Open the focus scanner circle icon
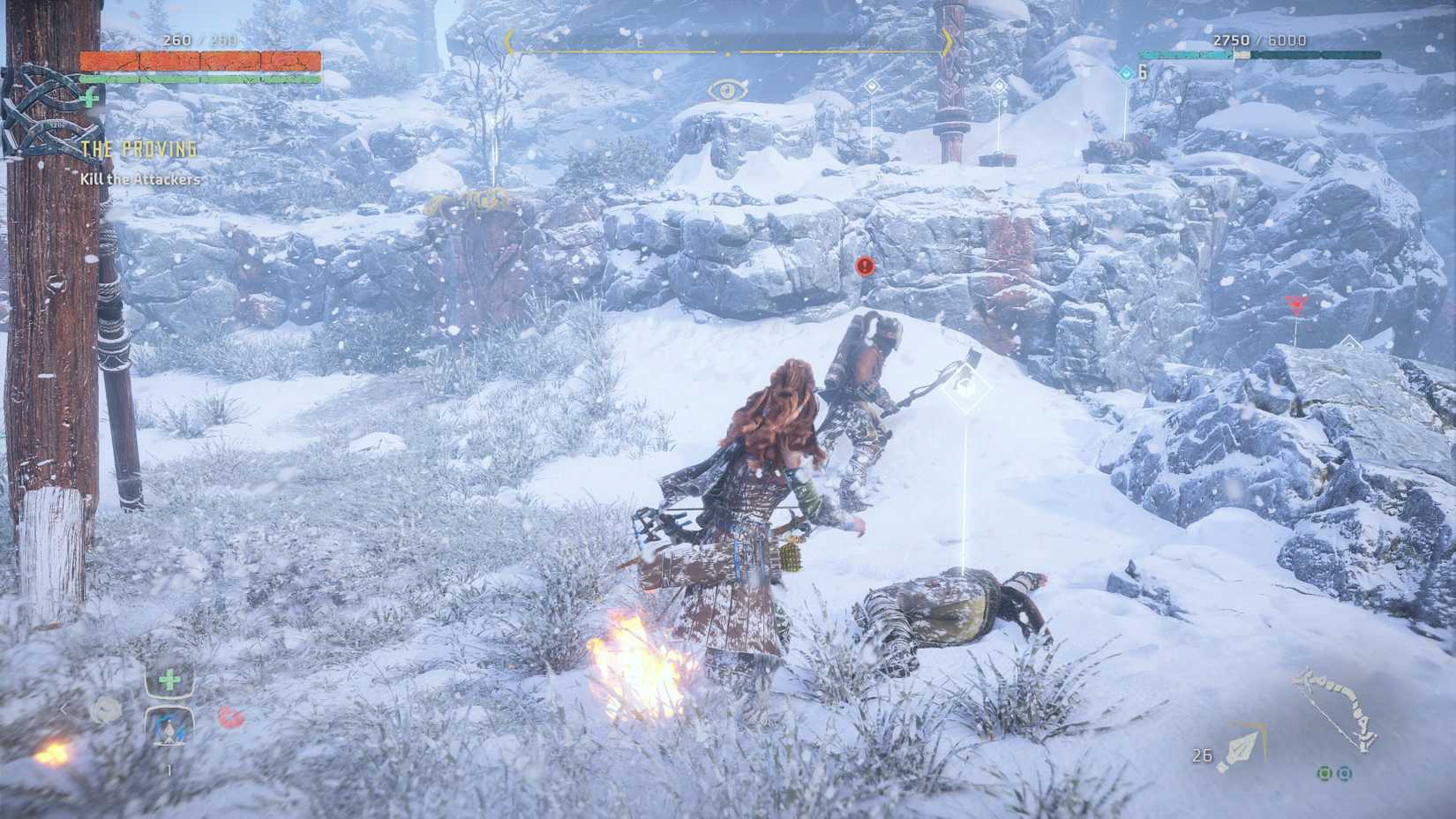The width and height of the screenshot is (1456, 819). click(106, 710)
